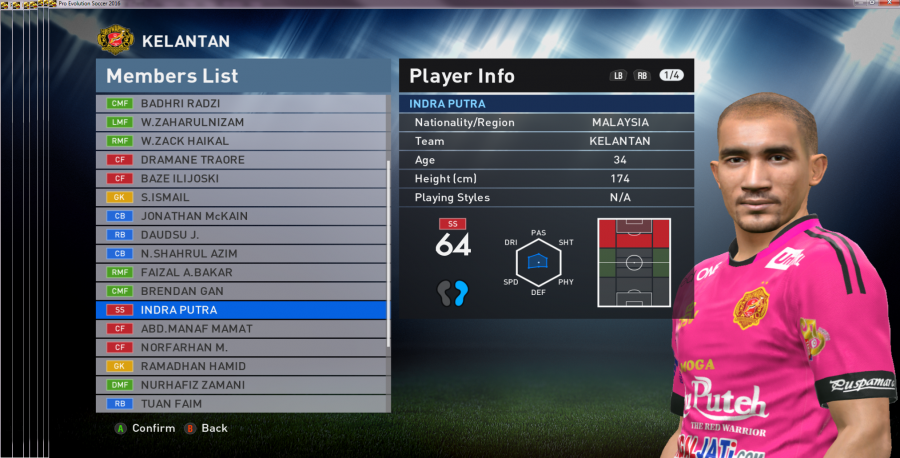The height and width of the screenshot is (458, 900).
Task: Select player W.Zack Haikal
Action: pos(242,141)
